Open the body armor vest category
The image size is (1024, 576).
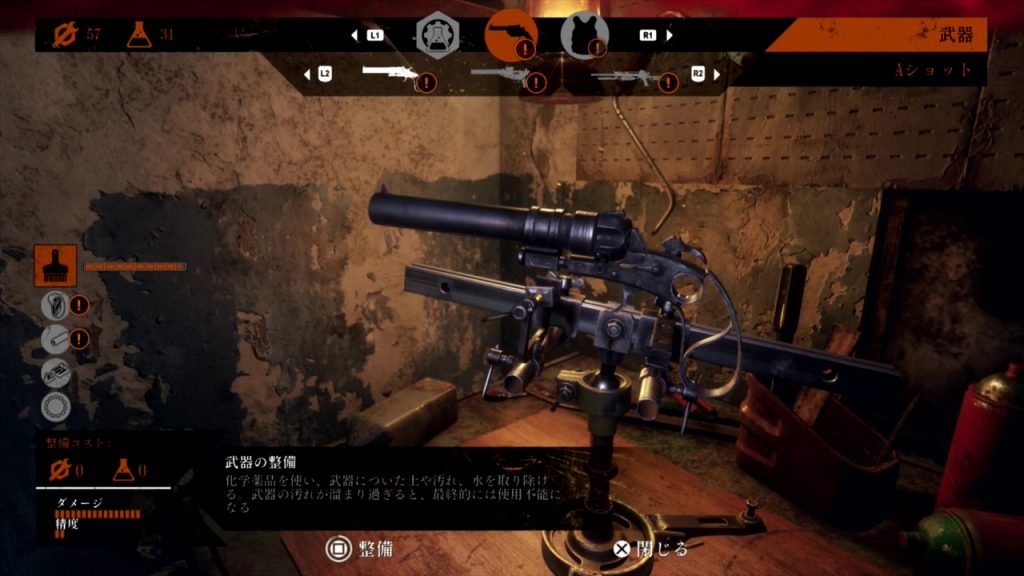(x=584, y=34)
